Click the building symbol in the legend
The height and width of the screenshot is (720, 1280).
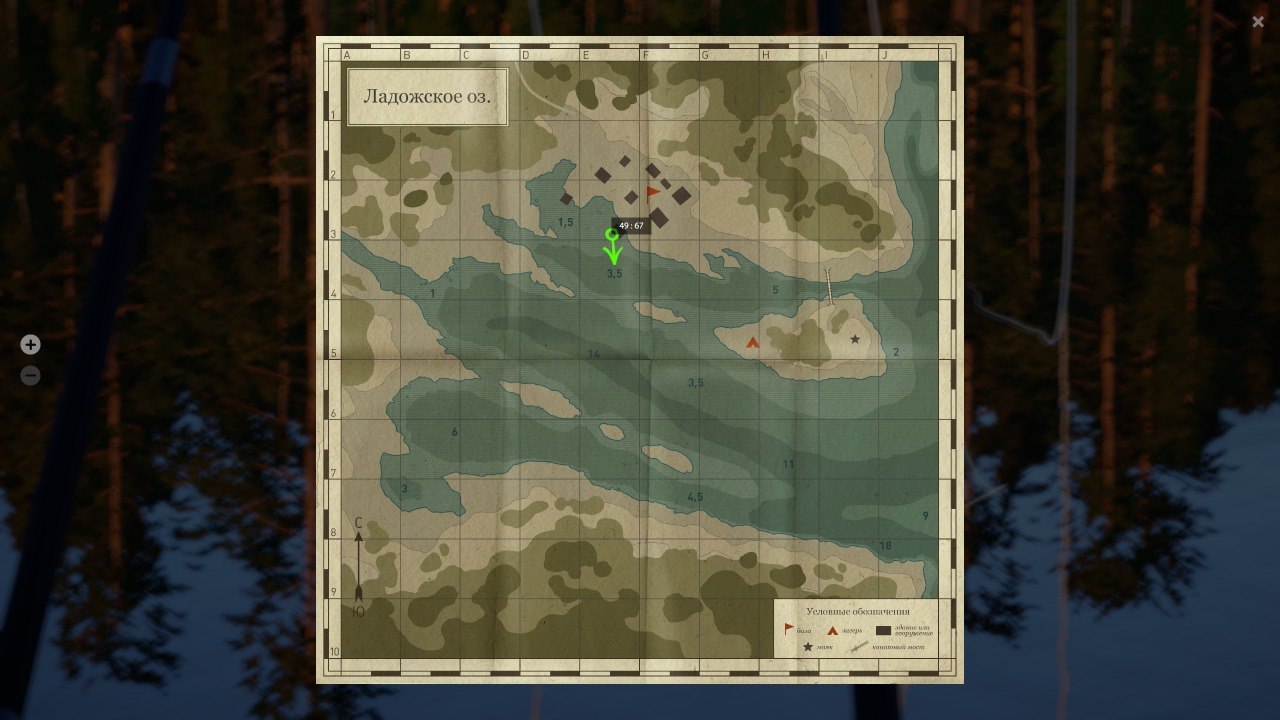click(x=883, y=630)
